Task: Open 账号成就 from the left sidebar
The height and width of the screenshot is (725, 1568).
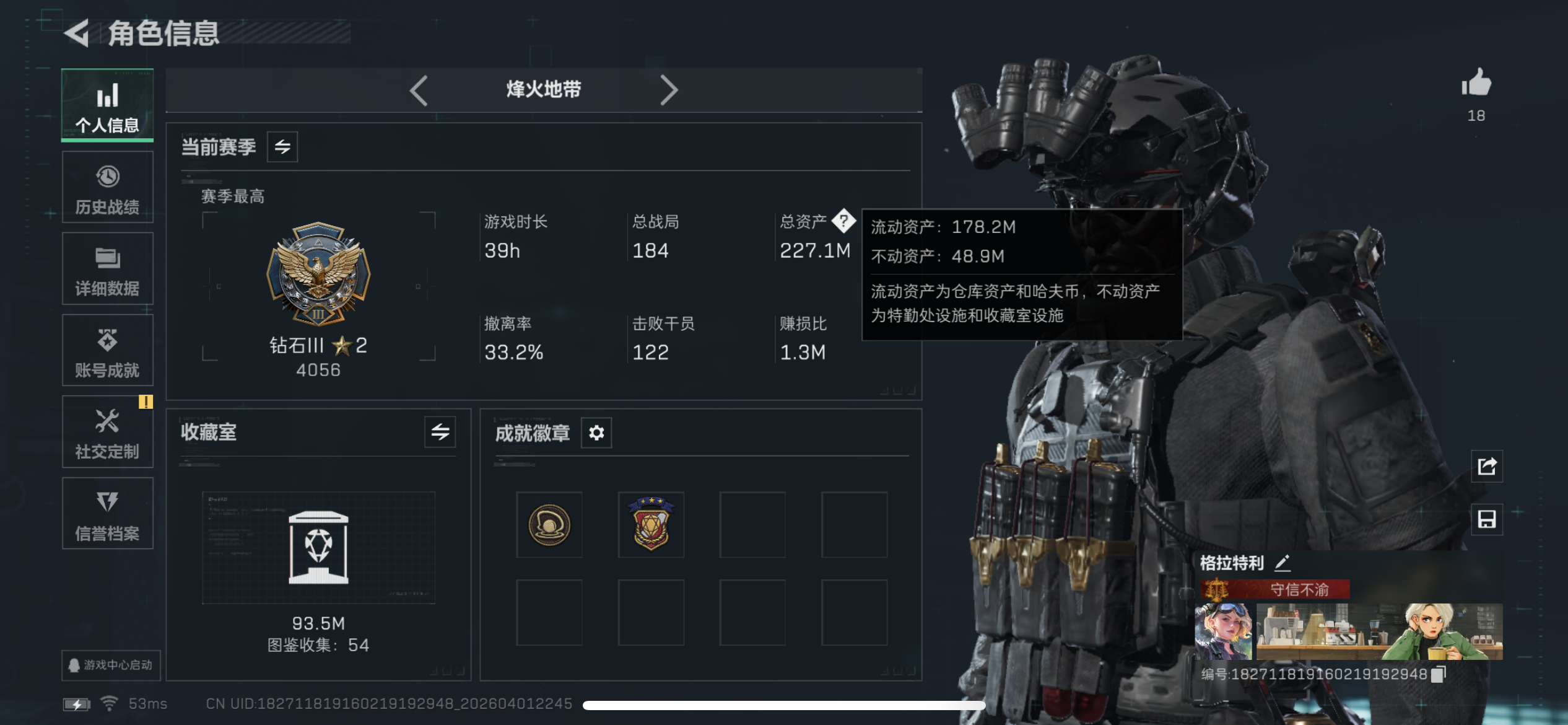Action: coord(107,351)
